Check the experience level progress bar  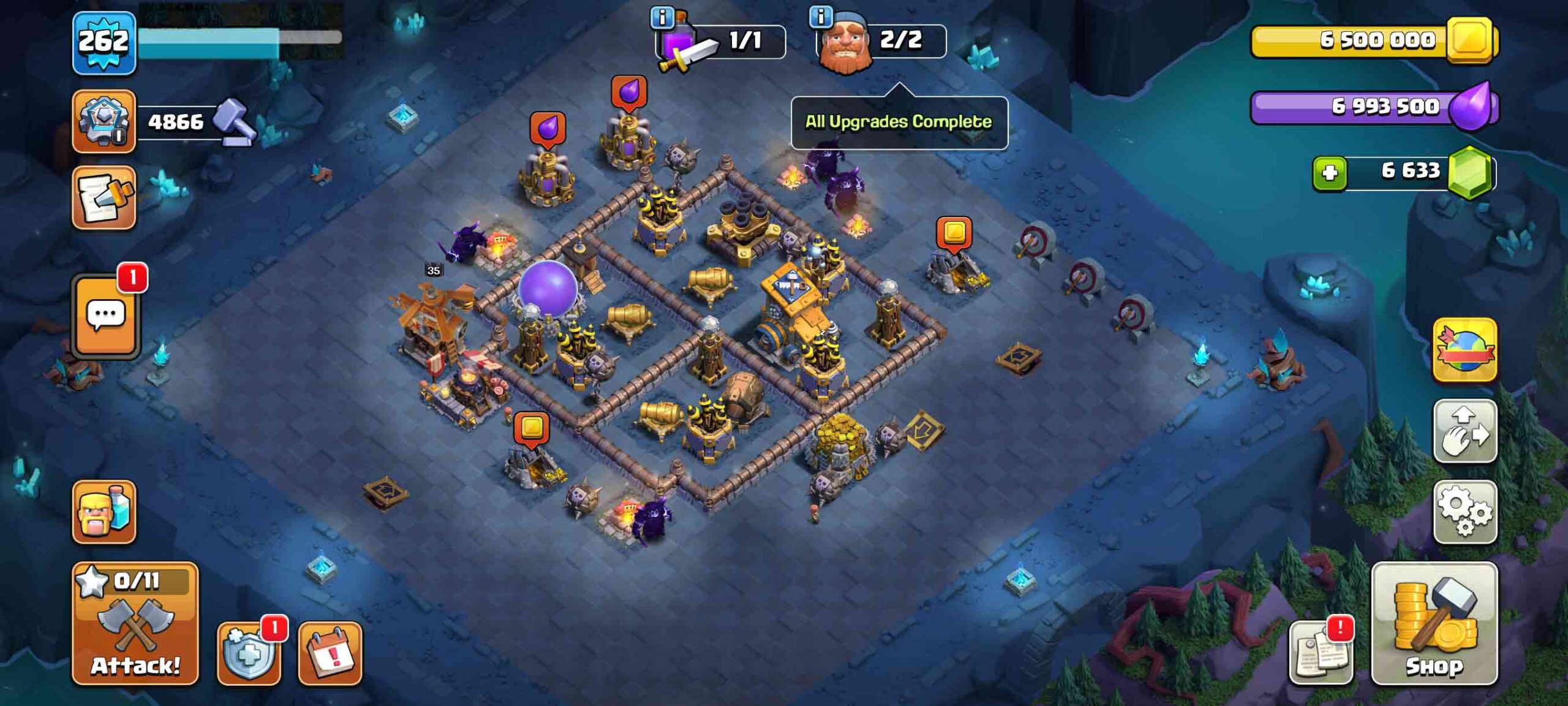(239, 43)
